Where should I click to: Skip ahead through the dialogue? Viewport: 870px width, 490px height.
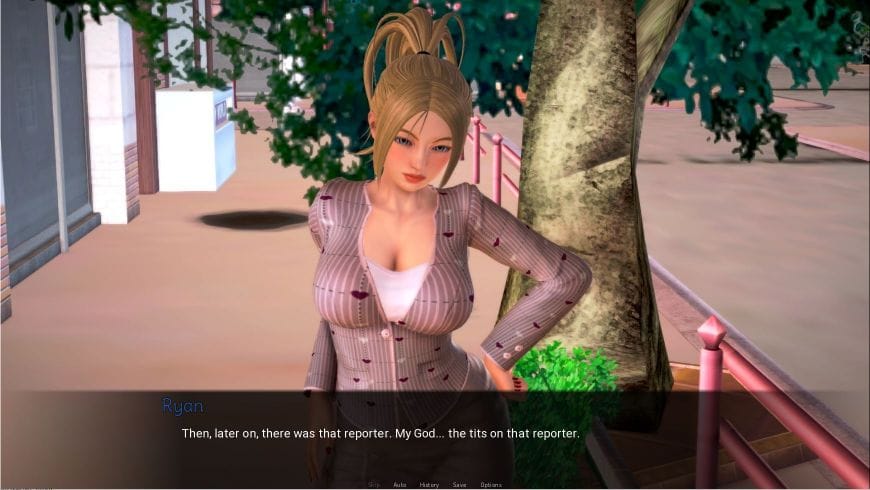(x=374, y=484)
